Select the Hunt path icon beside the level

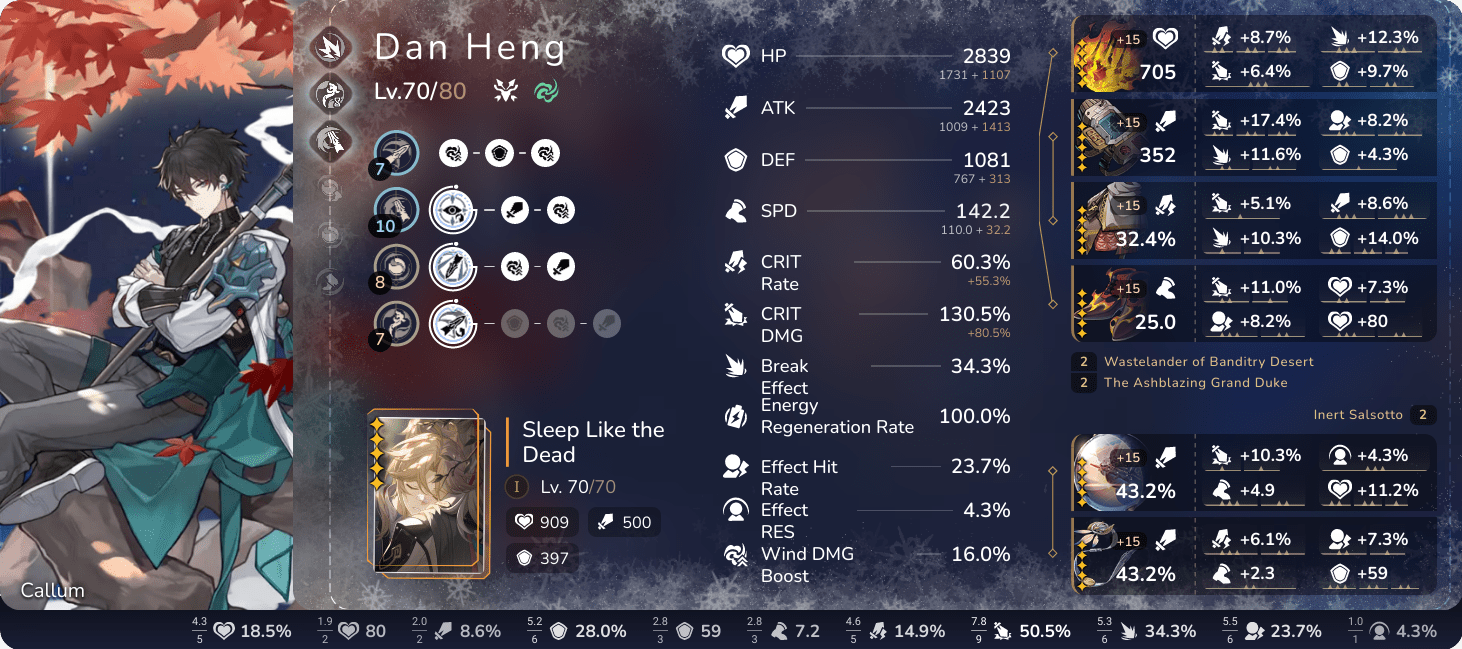(x=505, y=92)
